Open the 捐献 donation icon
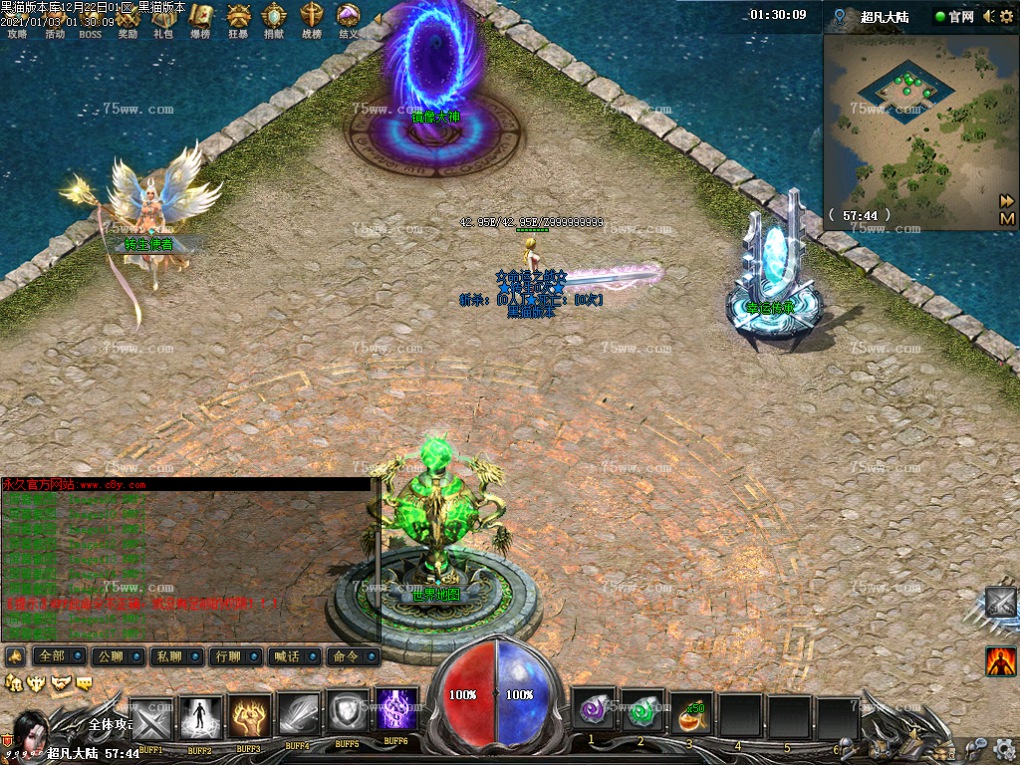The width and height of the screenshot is (1020, 765). [274, 20]
